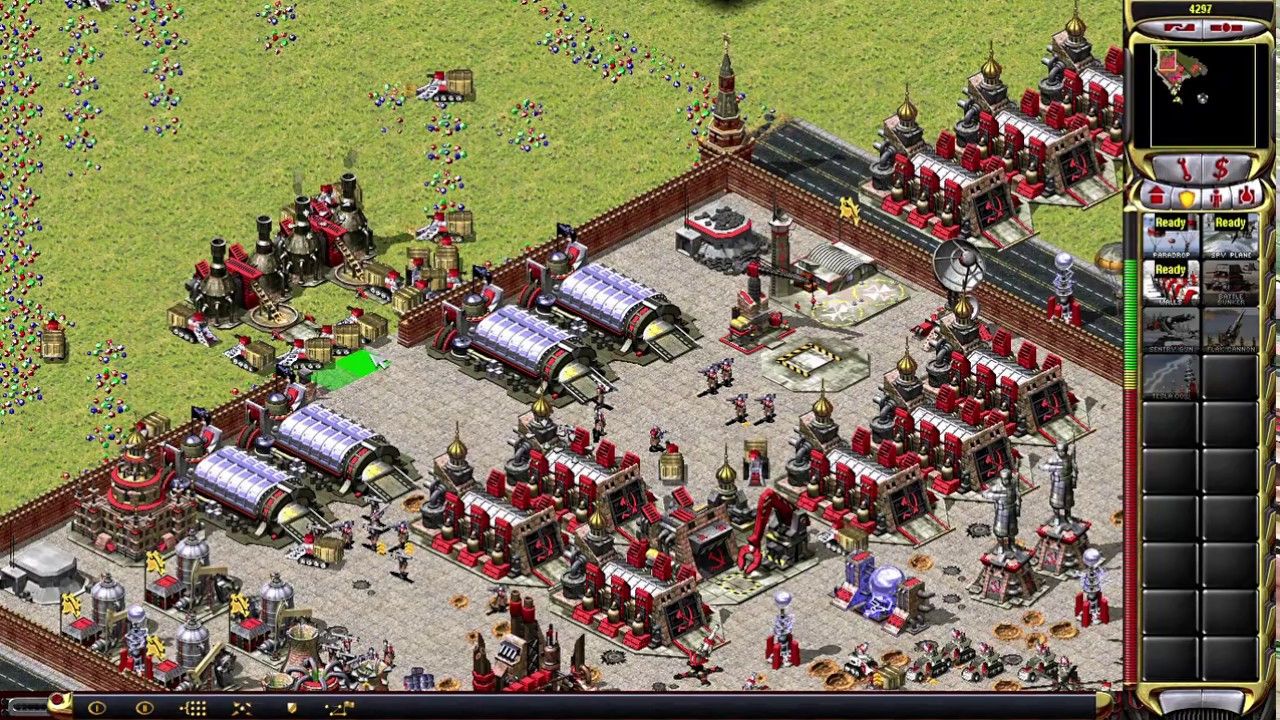Viewport: 1280px width, 720px height.
Task: Build a Flak Cannon
Action: 1230,331
